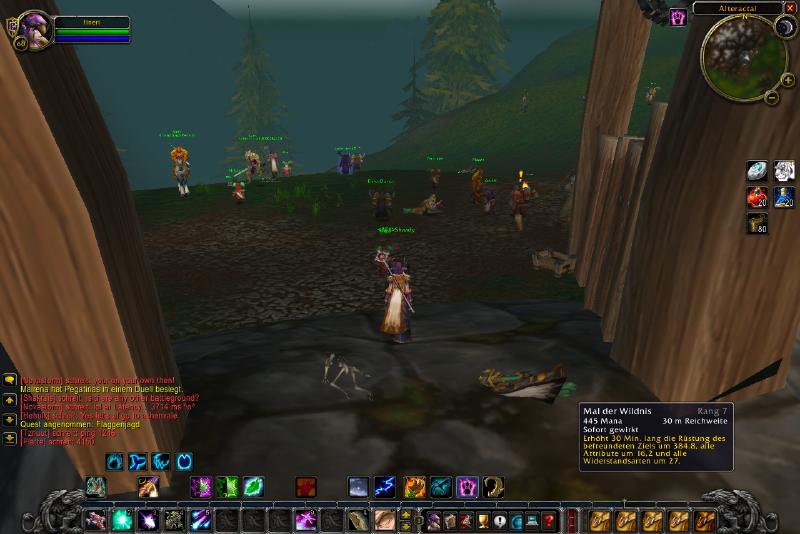Open the day/night time indicator on minimap

click(x=784, y=28)
